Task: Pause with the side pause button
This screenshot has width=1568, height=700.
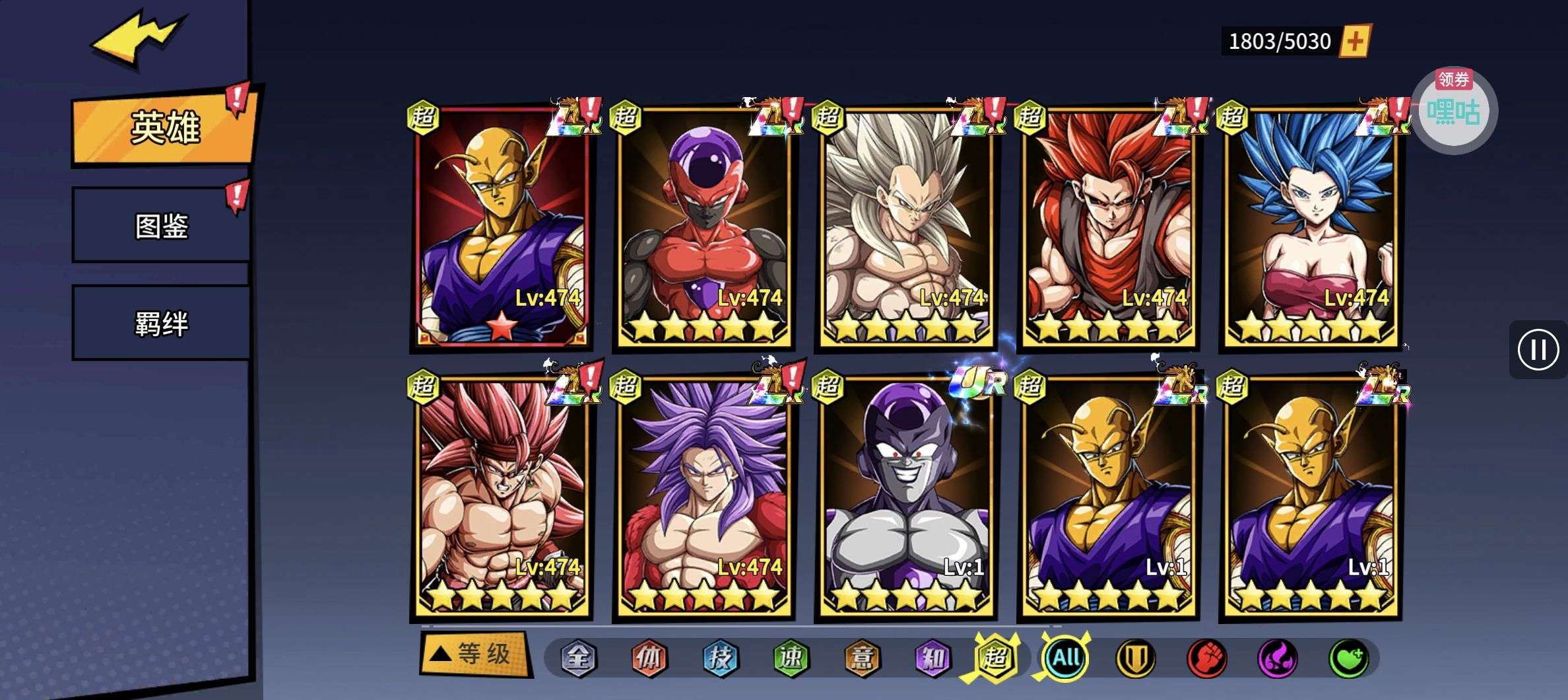Action: pos(1538,349)
